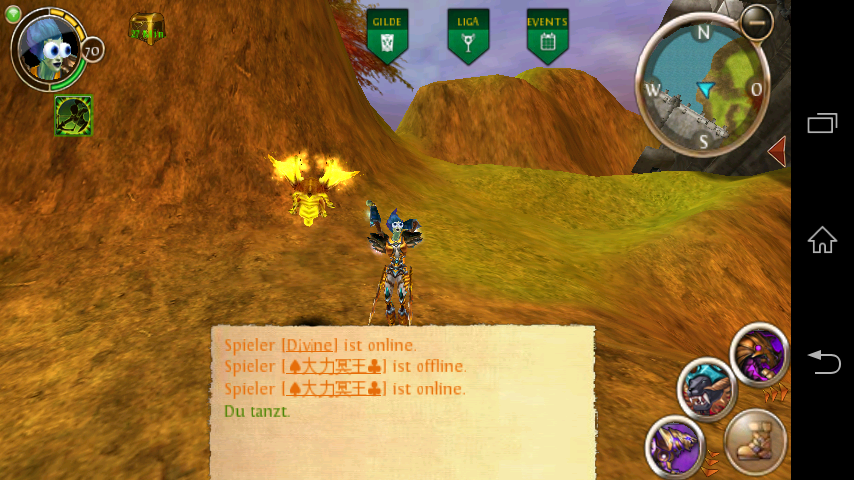Tap the player portrait with level 70
Image resolution: width=854 pixels, height=480 pixels.
click(49, 50)
